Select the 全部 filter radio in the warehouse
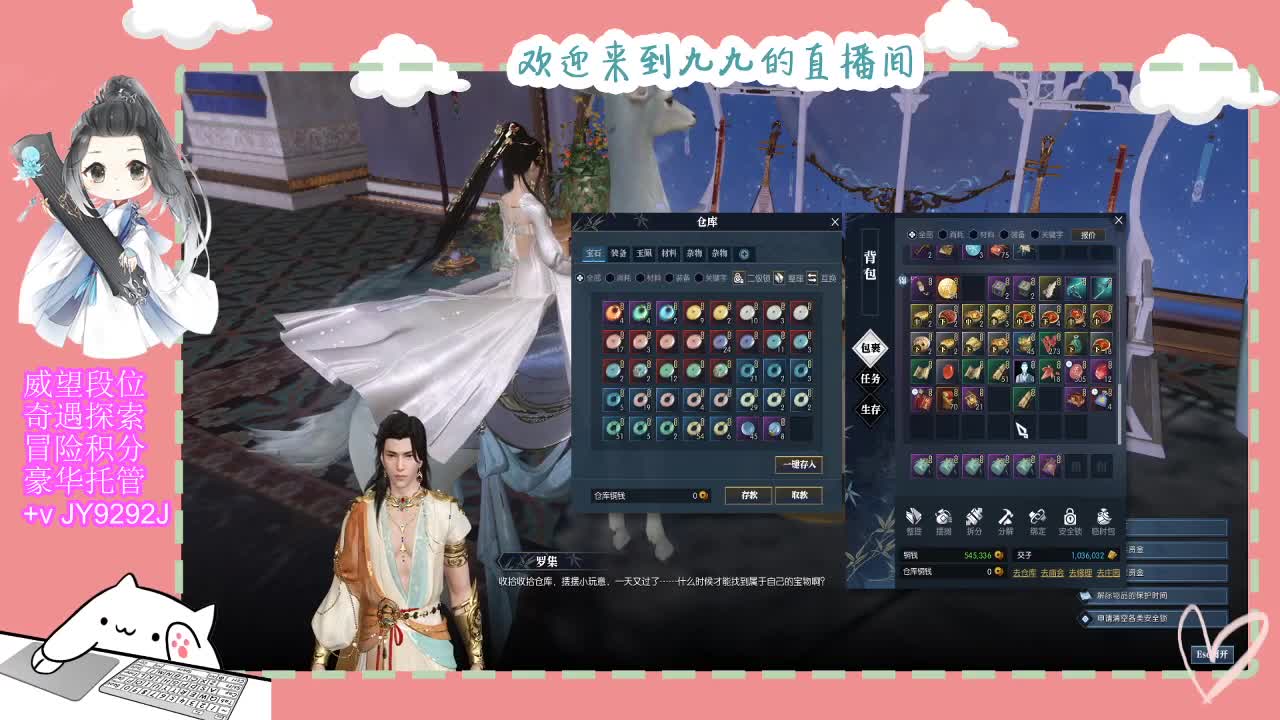The image size is (1280, 720). point(579,278)
